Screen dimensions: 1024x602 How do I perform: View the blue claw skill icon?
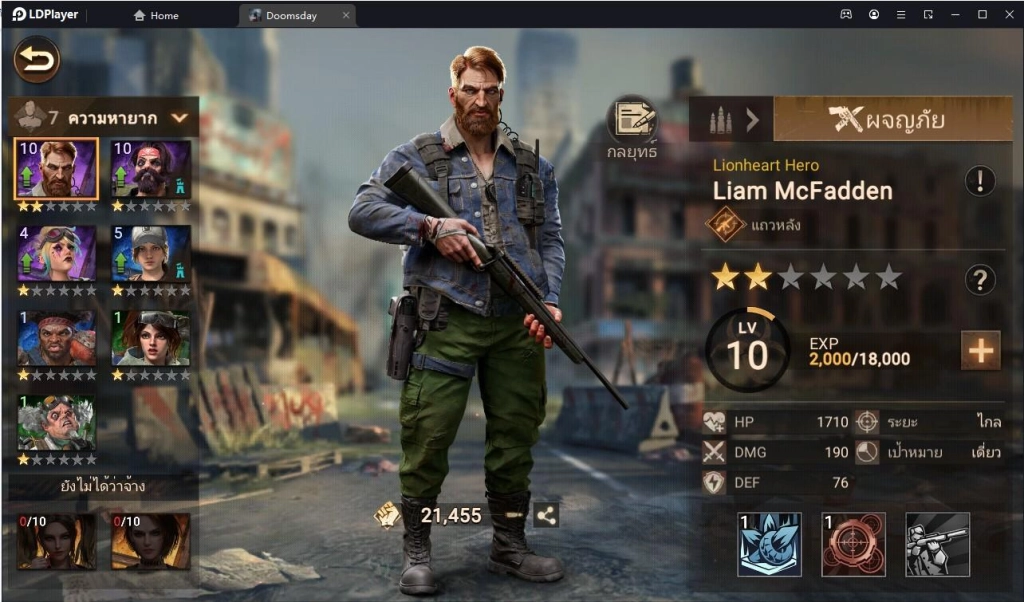click(769, 544)
